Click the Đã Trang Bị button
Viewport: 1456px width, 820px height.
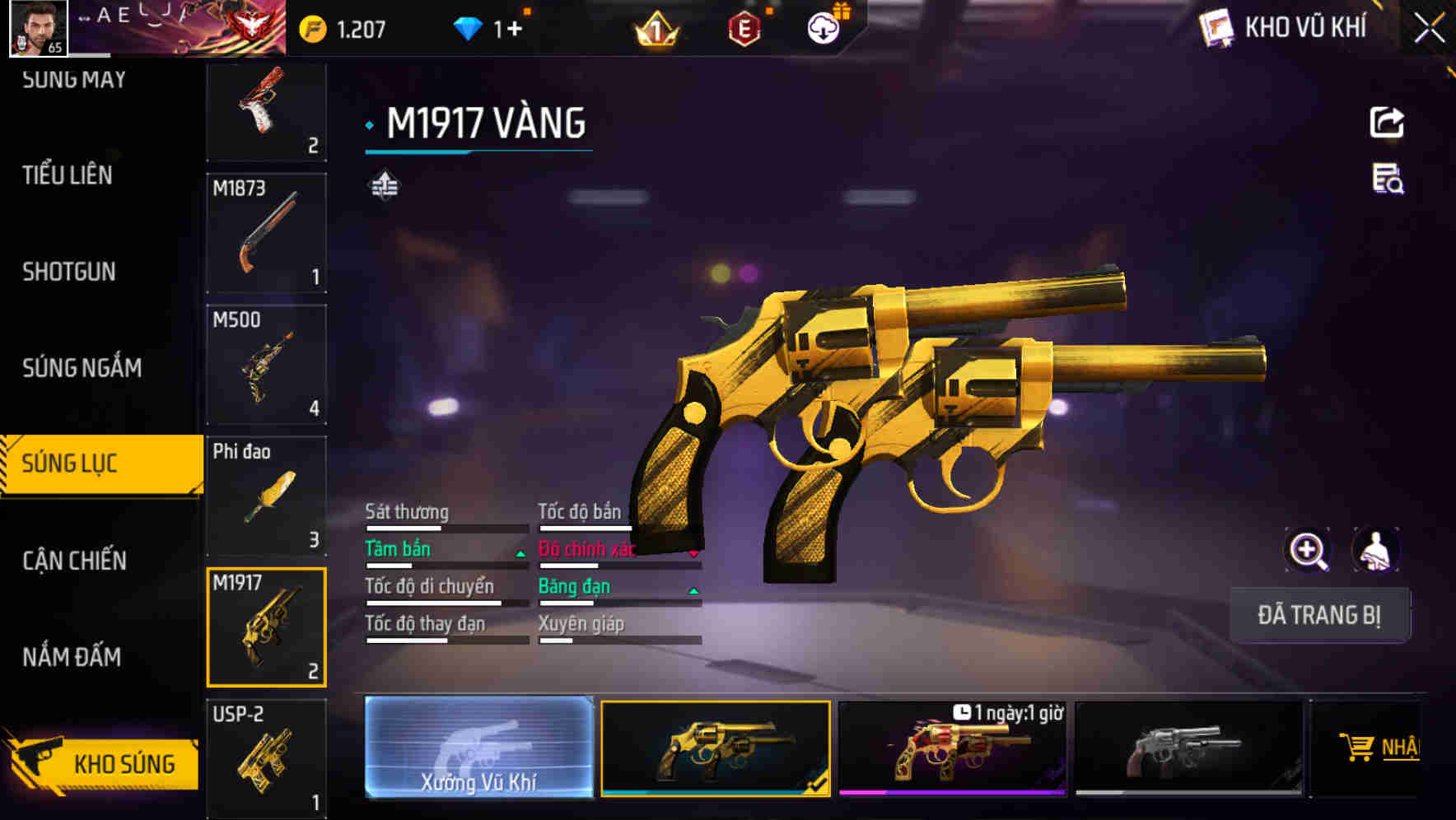pos(1319,615)
